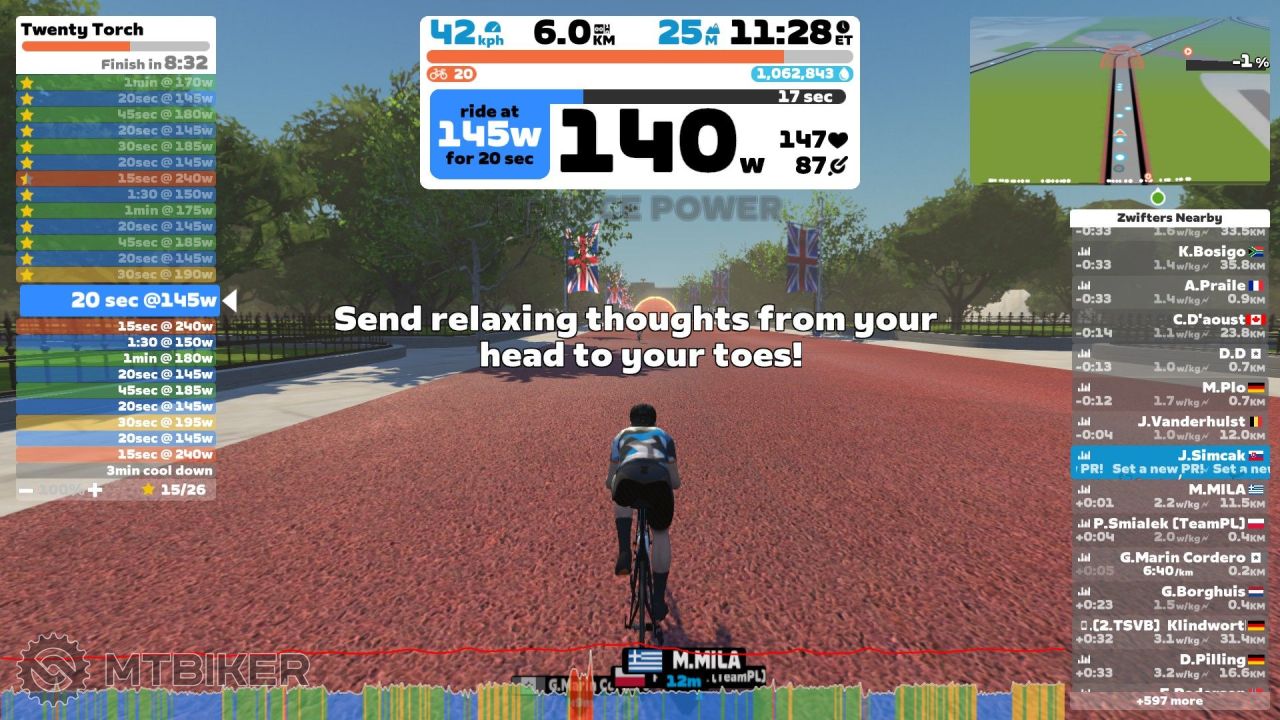Pick J.Vanderhulst from the nearby list

tap(1169, 428)
